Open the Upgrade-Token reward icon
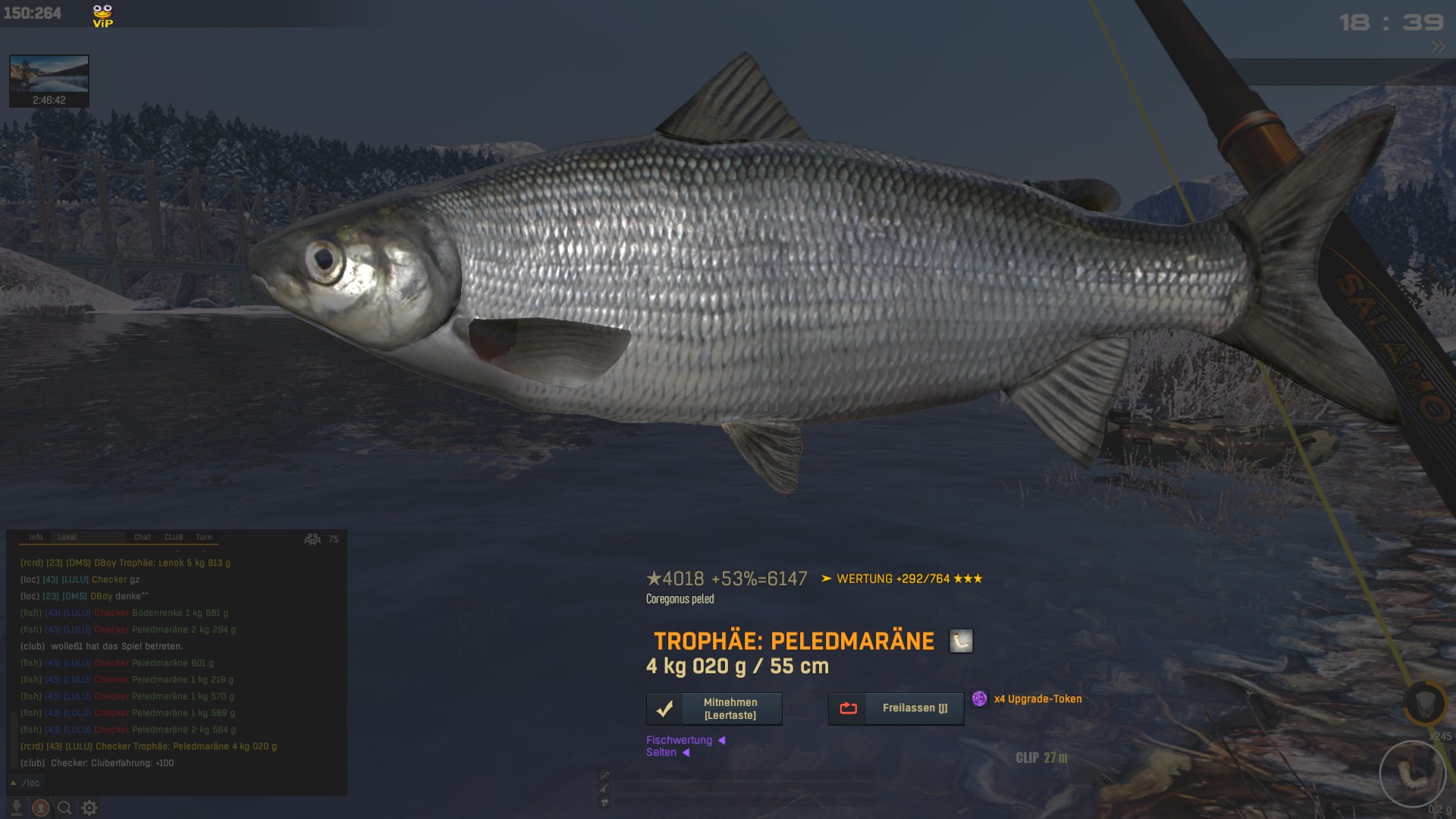The height and width of the screenshot is (819, 1456). coord(980,698)
